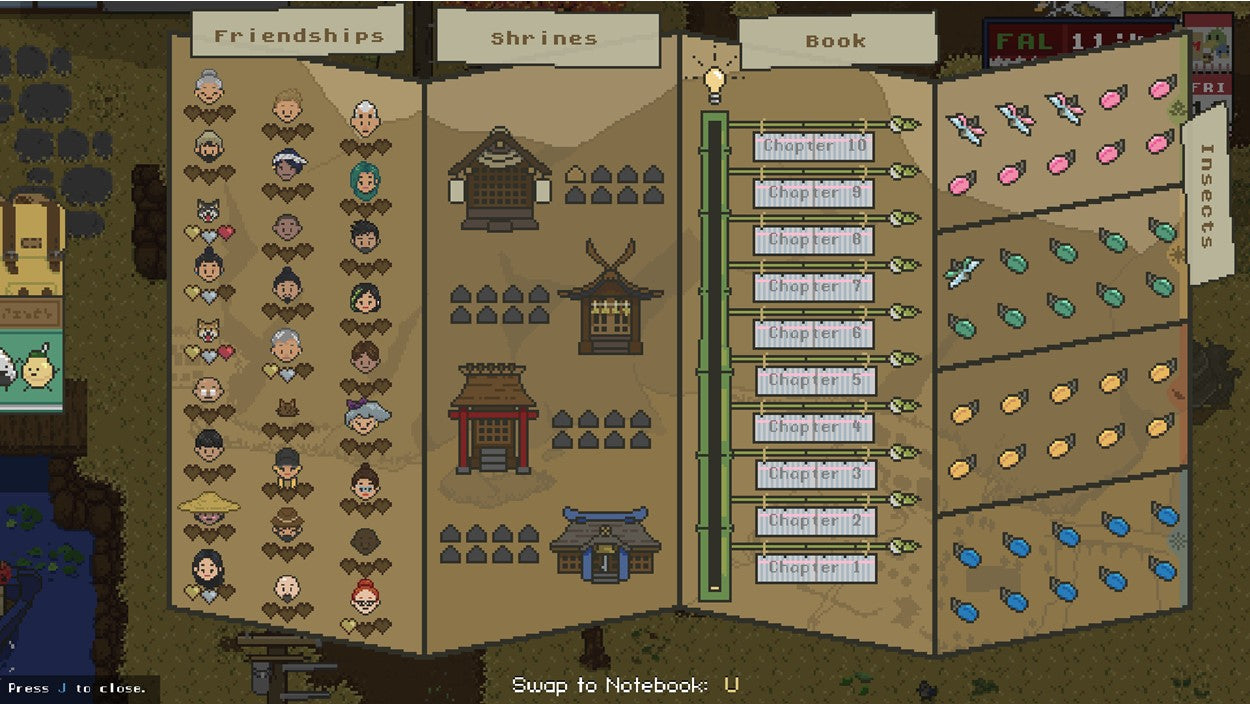Open the Chapter 7 entry
This screenshot has width=1250, height=704.
pos(814,287)
